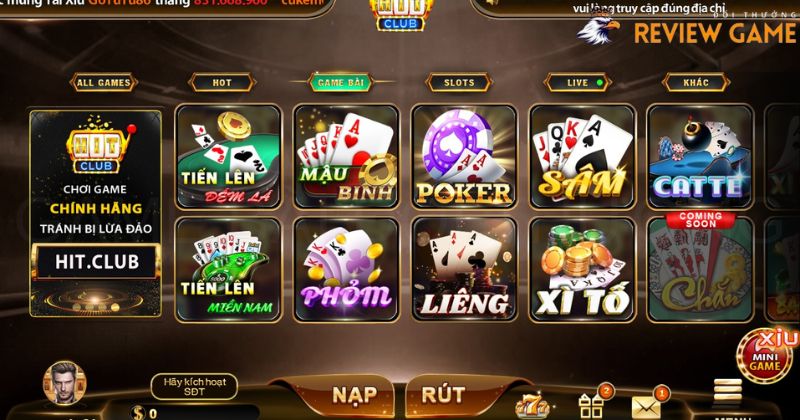Switch to the All Games tab
This screenshot has height=420, width=800.
104,83
